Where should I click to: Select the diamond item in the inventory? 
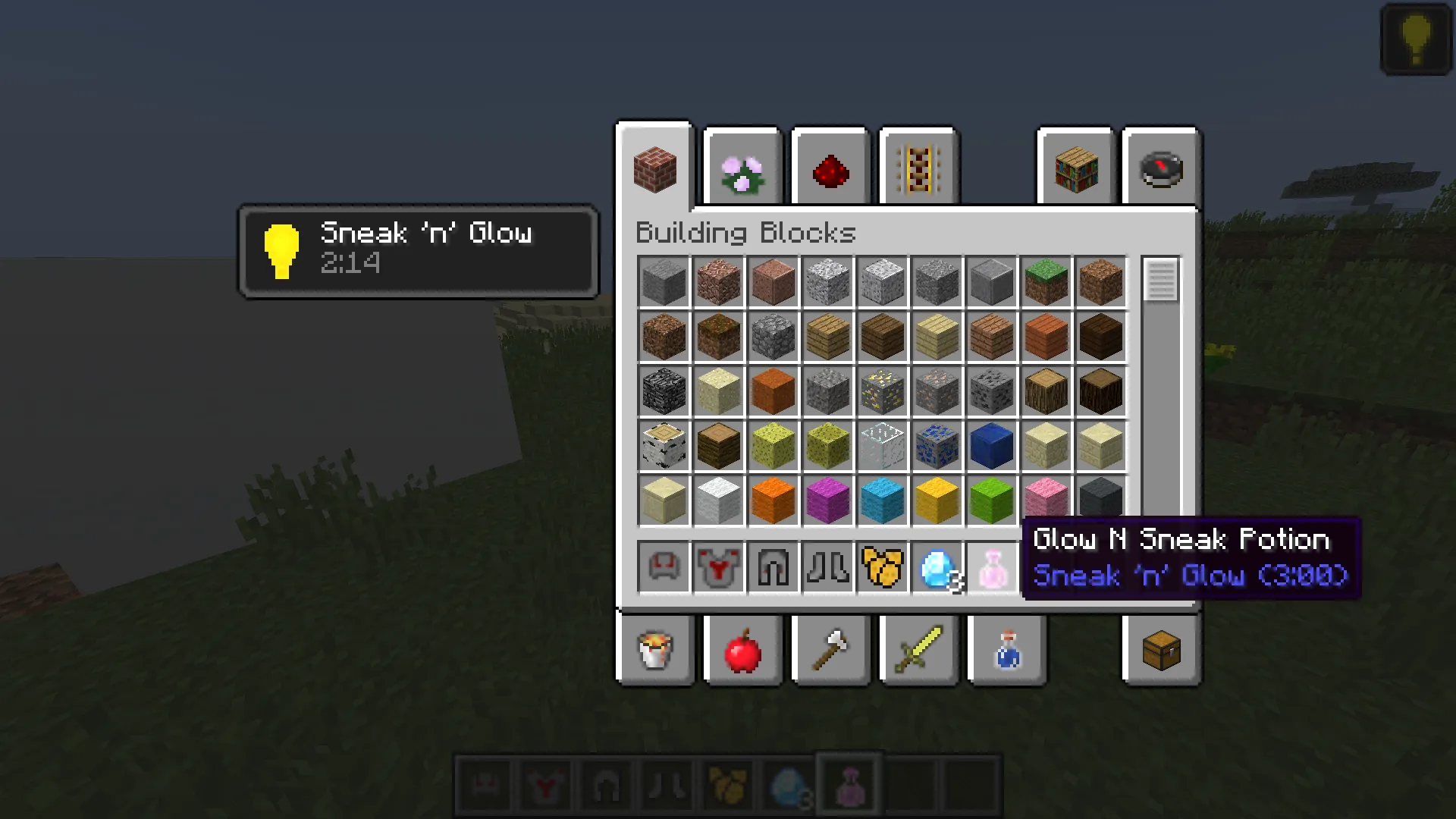[937, 567]
